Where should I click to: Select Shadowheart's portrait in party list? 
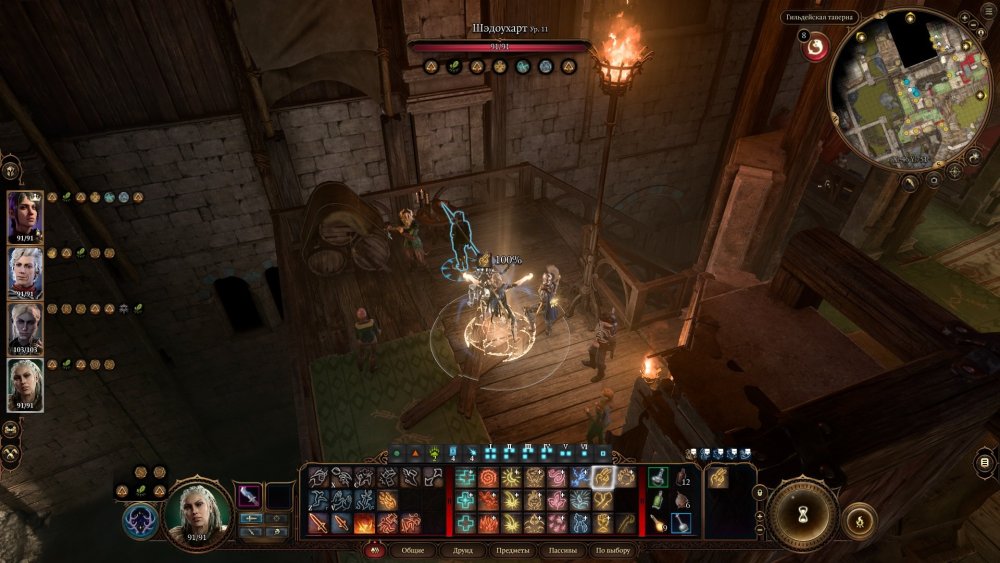click(25, 217)
